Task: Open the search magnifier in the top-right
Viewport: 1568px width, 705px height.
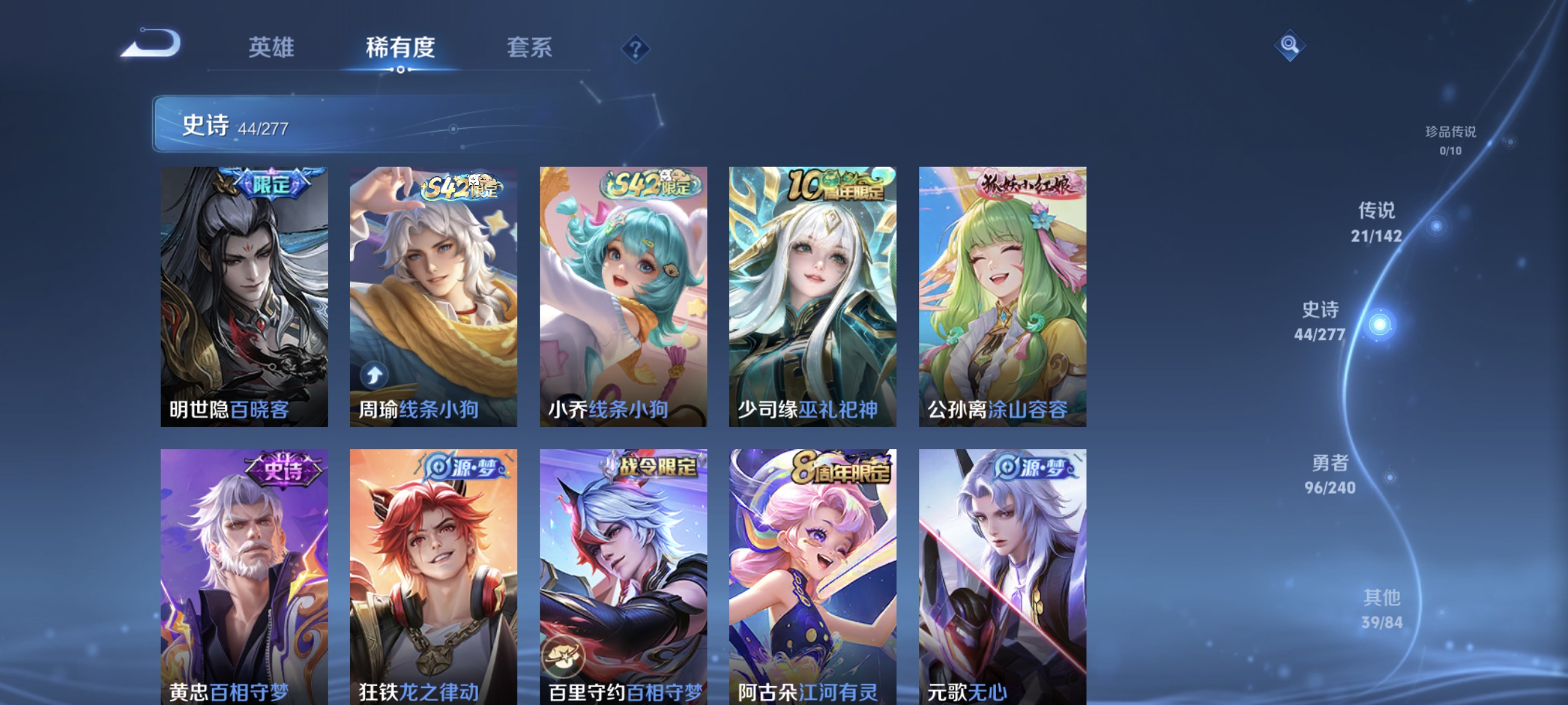Action: (1291, 45)
